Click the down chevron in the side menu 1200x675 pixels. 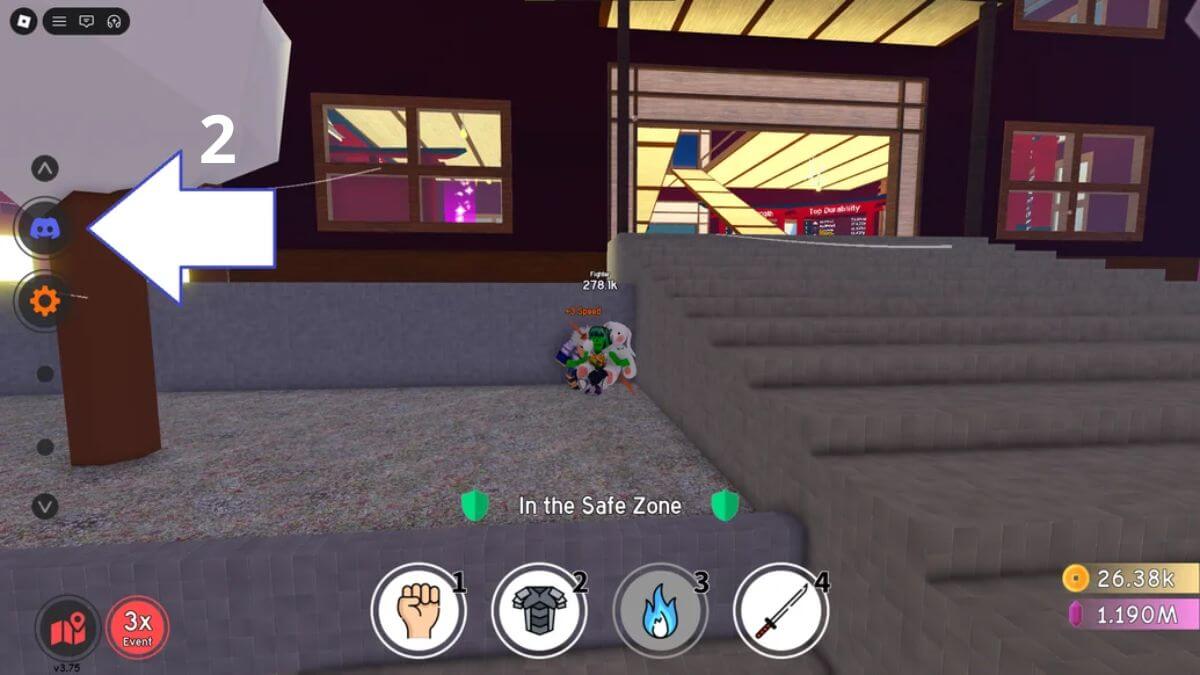coord(45,506)
